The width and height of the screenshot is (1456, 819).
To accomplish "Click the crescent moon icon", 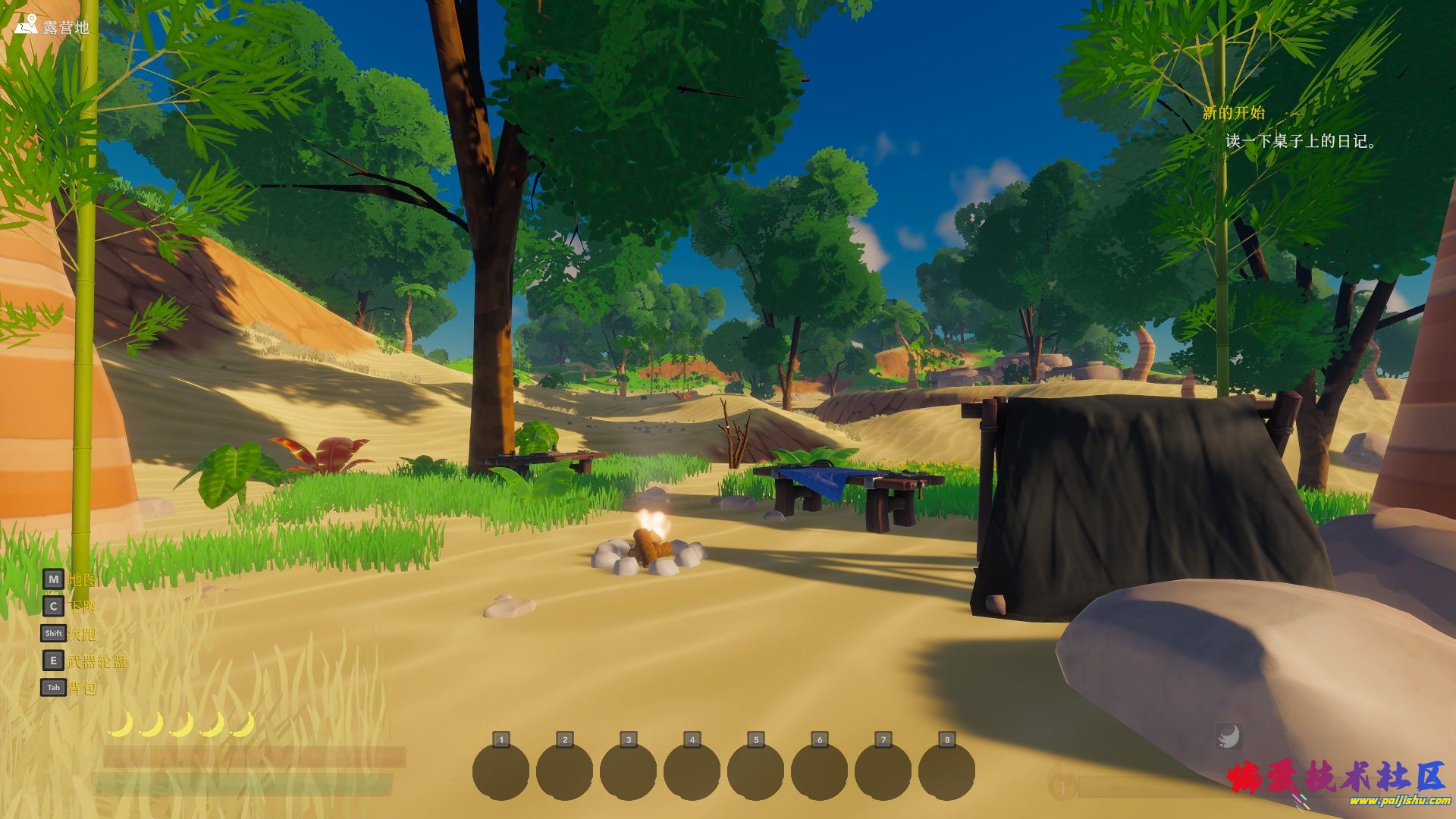I will (x=1228, y=736).
